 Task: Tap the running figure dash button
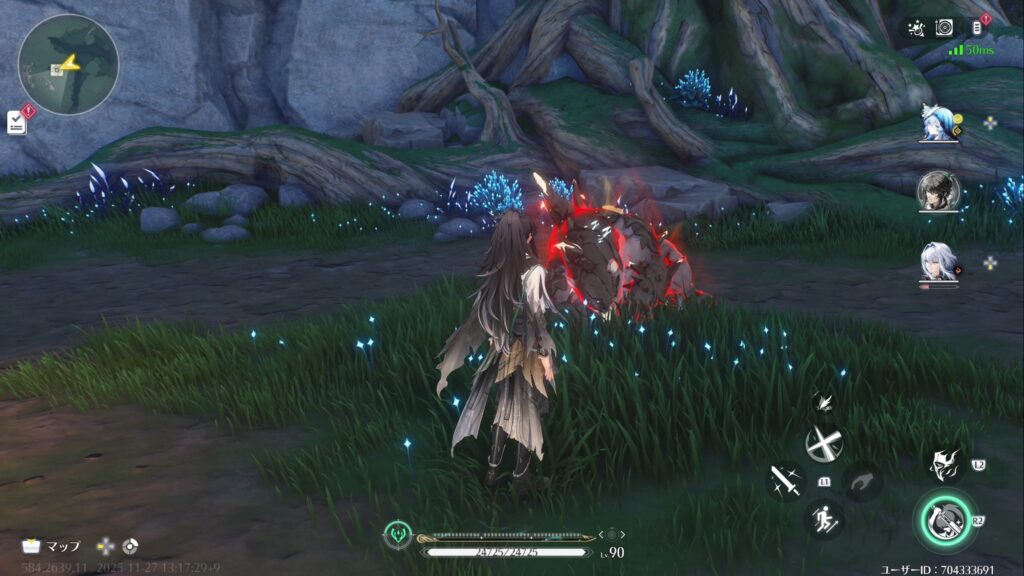[x=825, y=519]
